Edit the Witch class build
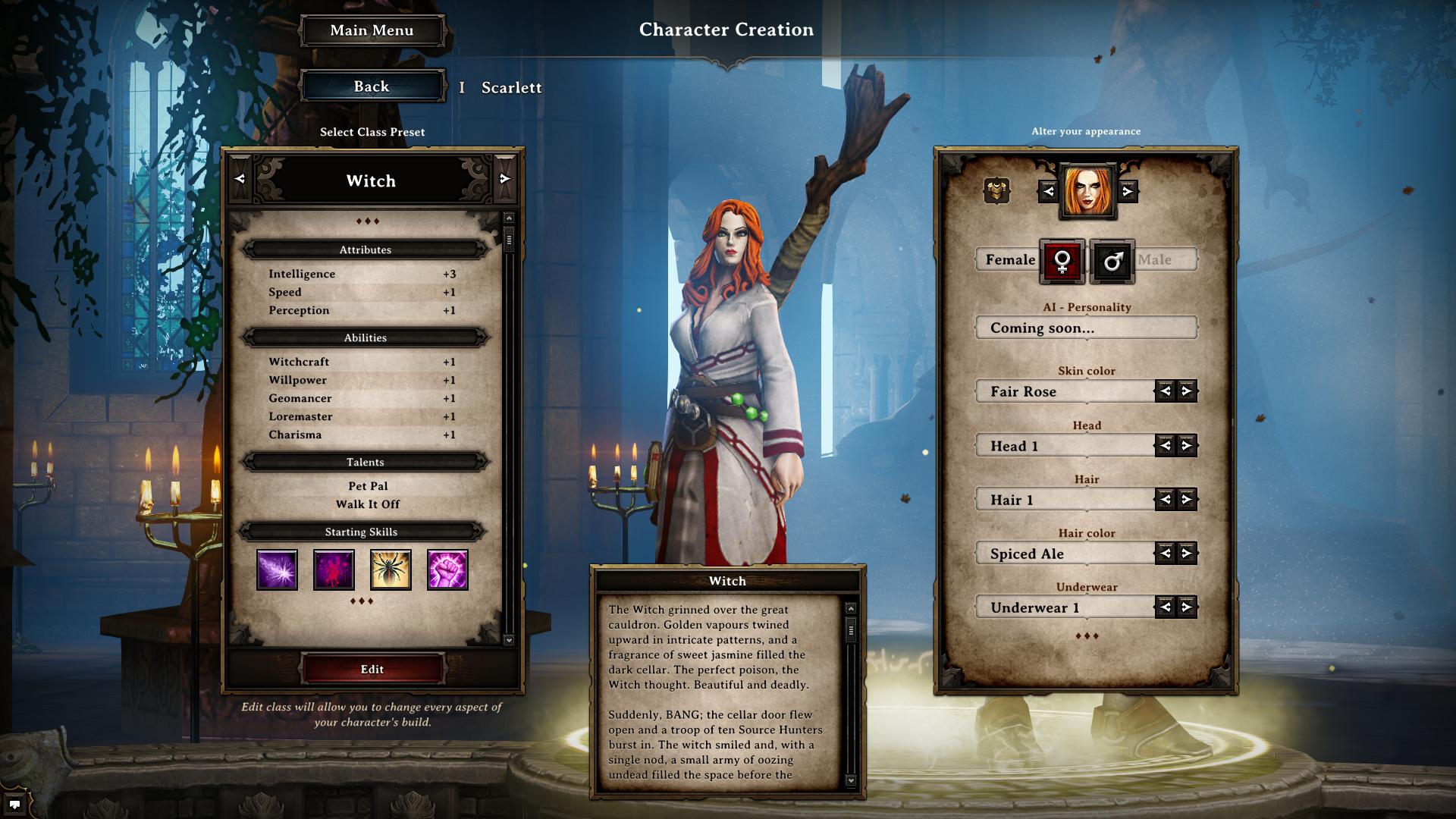This screenshot has width=1456, height=819. (x=372, y=669)
